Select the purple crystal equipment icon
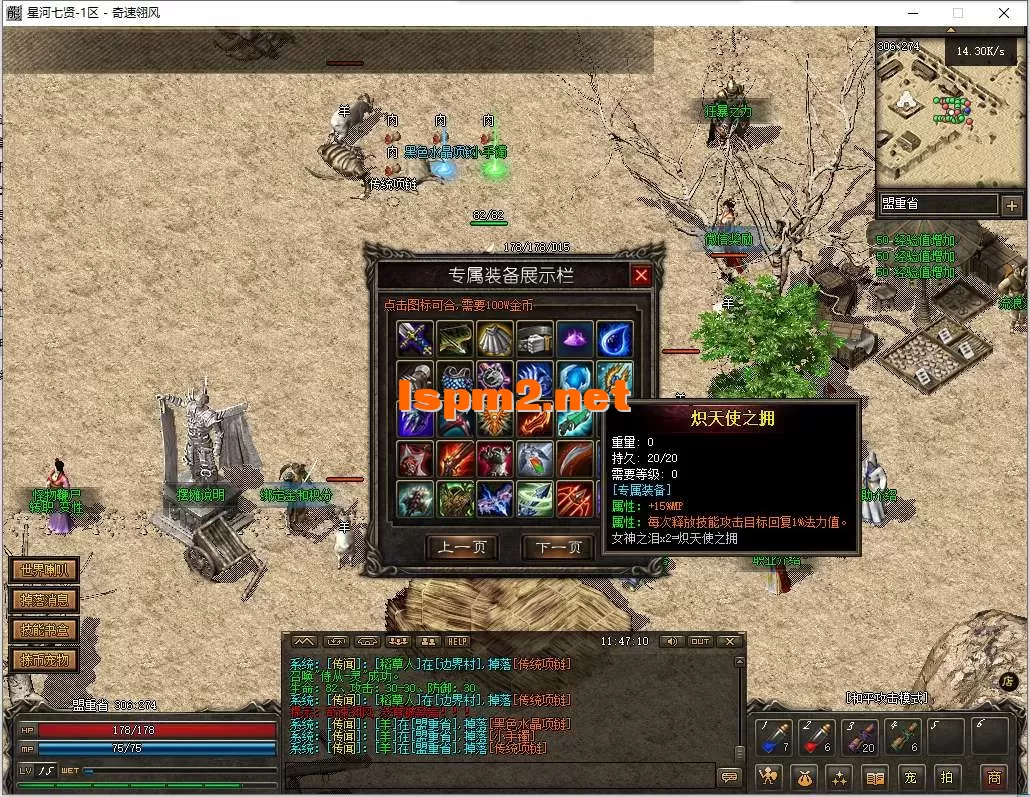Image resolution: width=1030 pixels, height=797 pixels. tap(574, 338)
